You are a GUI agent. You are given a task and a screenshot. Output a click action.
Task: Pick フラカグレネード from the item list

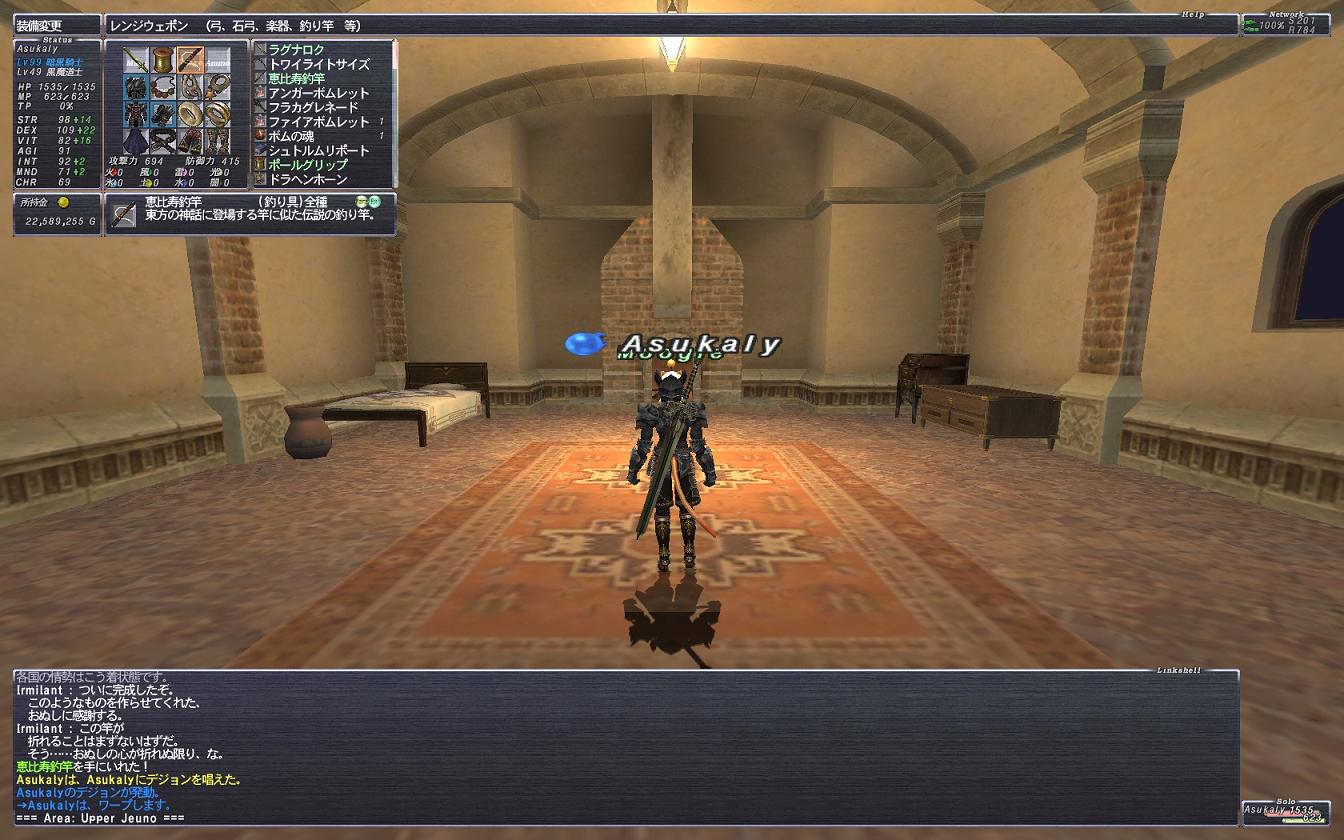coord(313,107)
